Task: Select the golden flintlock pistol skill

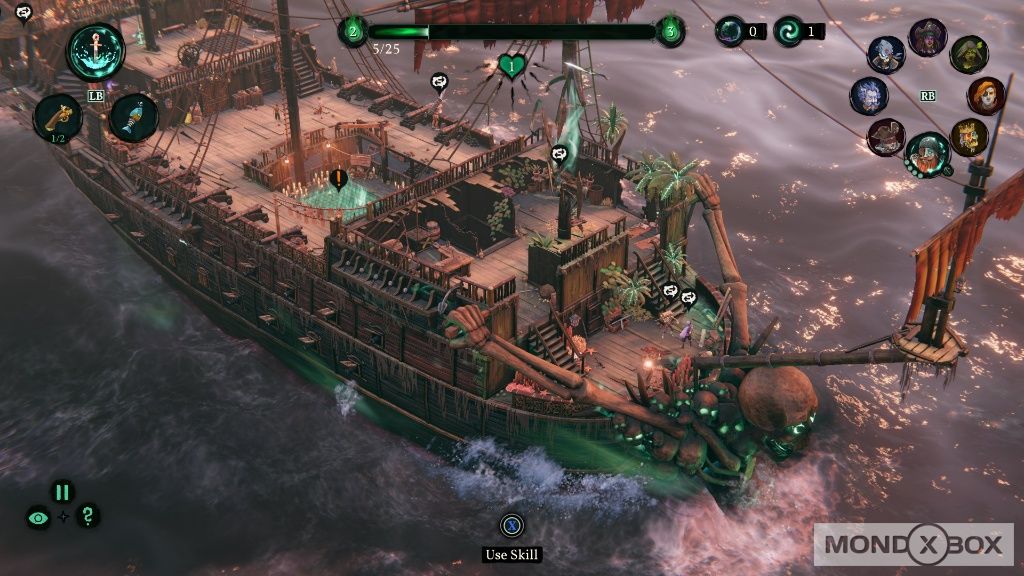Action: pos(58,117)
